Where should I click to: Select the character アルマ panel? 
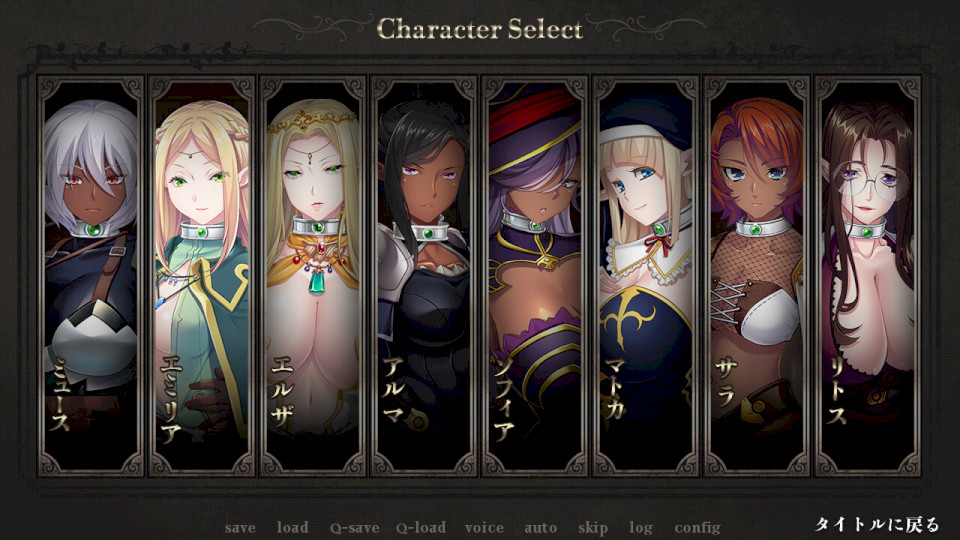click(423, 275)
